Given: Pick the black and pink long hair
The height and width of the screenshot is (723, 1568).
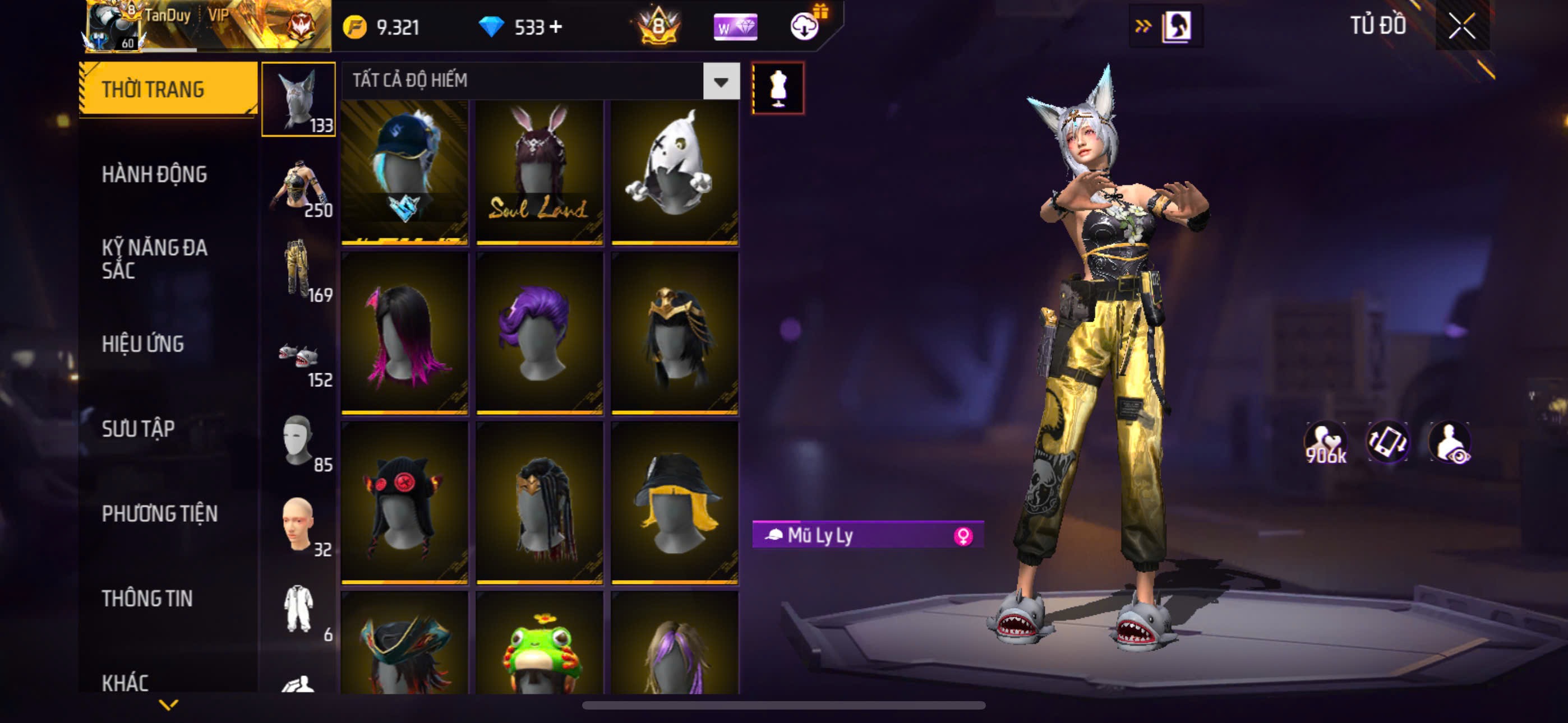Looking at the screenshot, I should pyautogui.click(x=405, y=333).
